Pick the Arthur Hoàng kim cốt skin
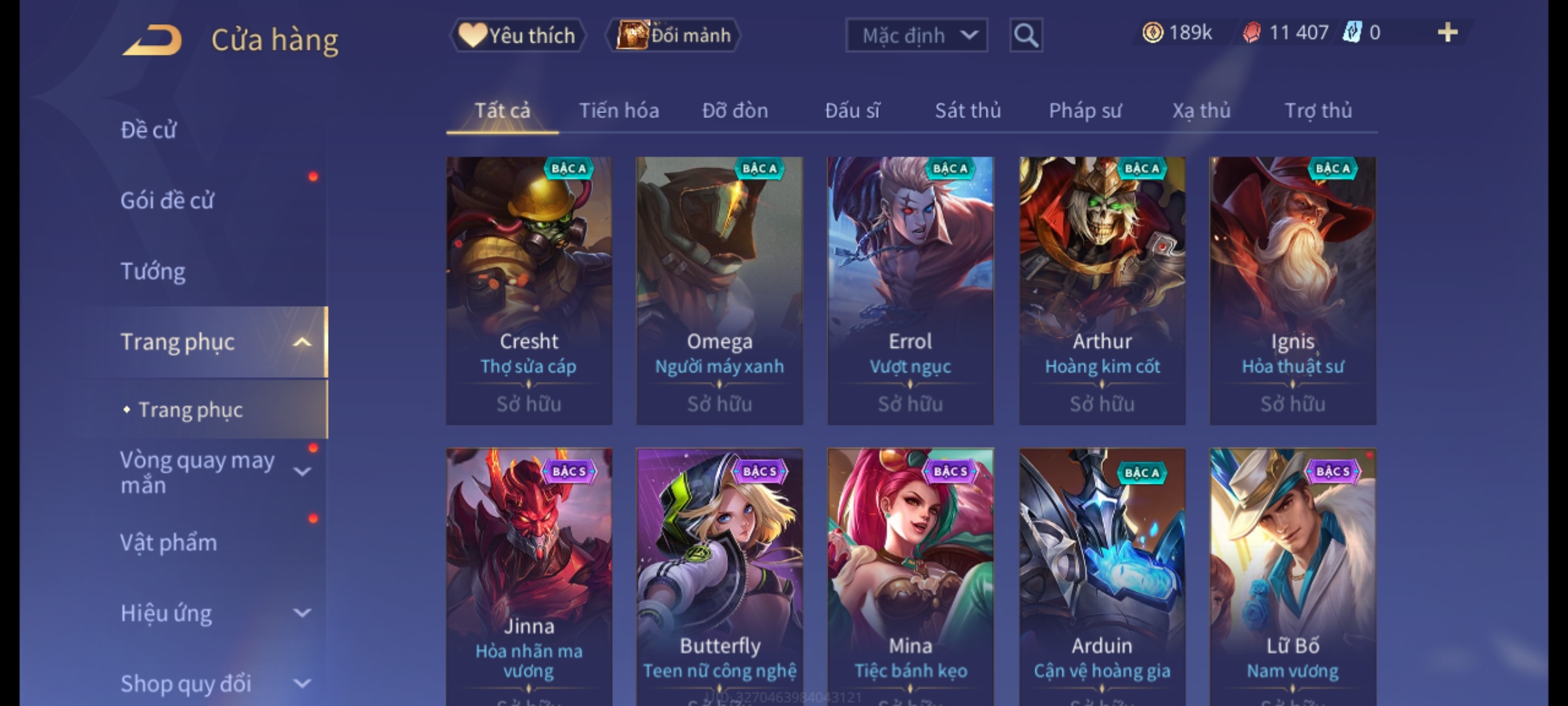 coord(1102,291)
